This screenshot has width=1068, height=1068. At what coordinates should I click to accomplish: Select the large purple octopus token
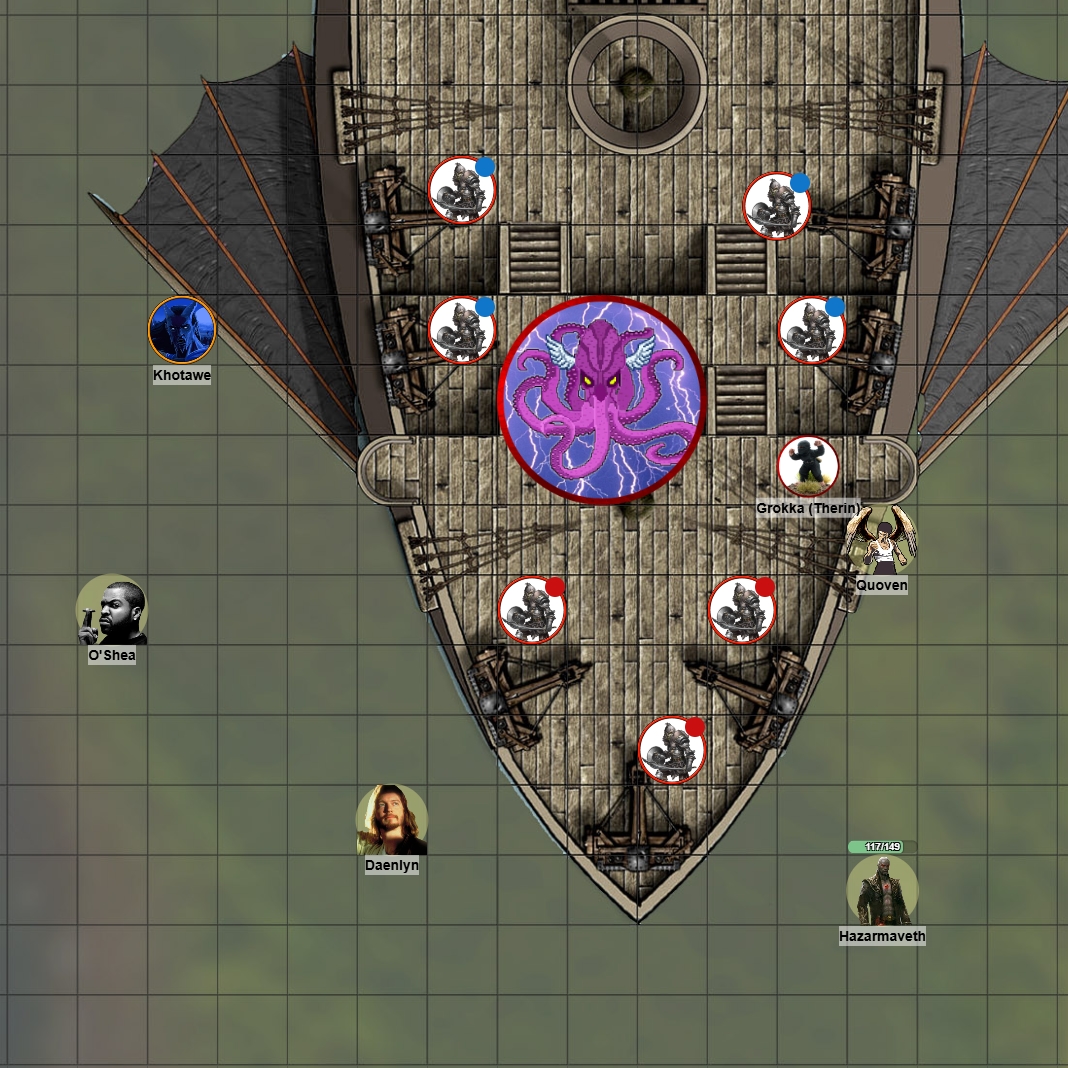(x=602, y=400)
